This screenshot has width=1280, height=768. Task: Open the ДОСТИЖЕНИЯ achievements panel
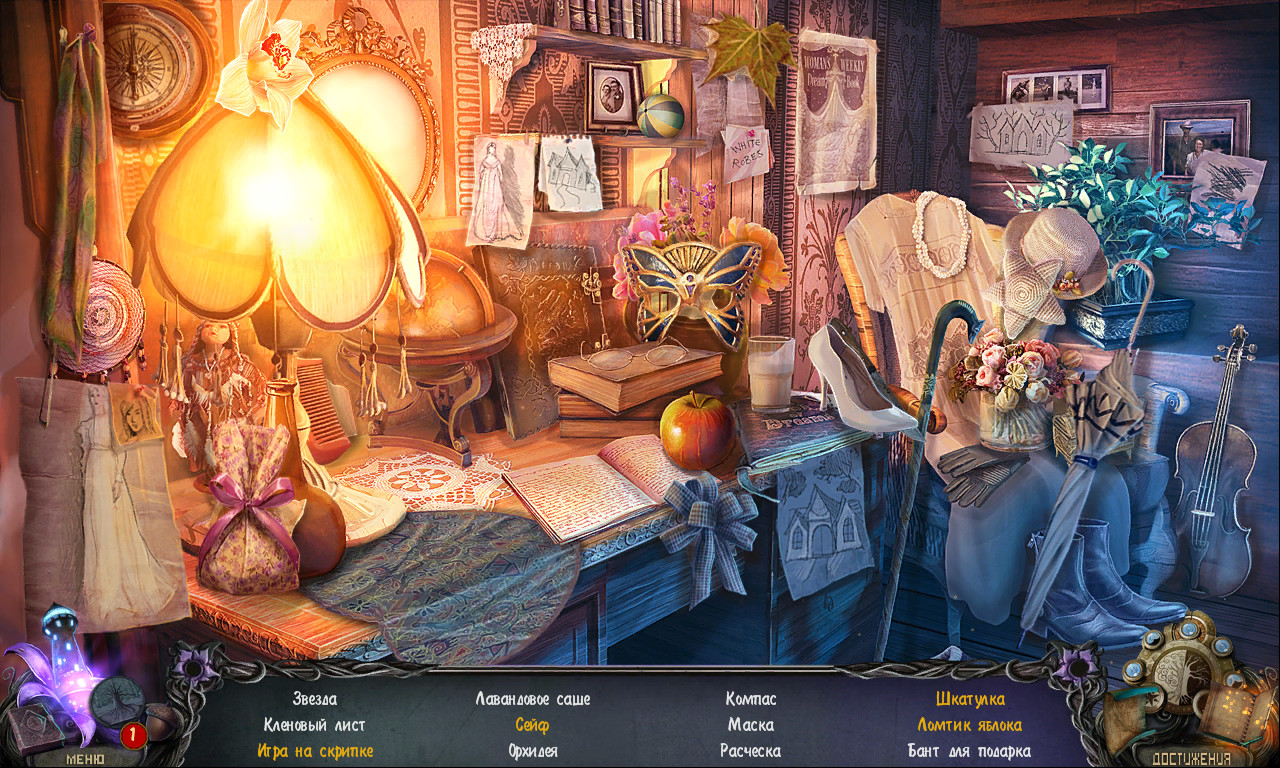point(1191,757)
